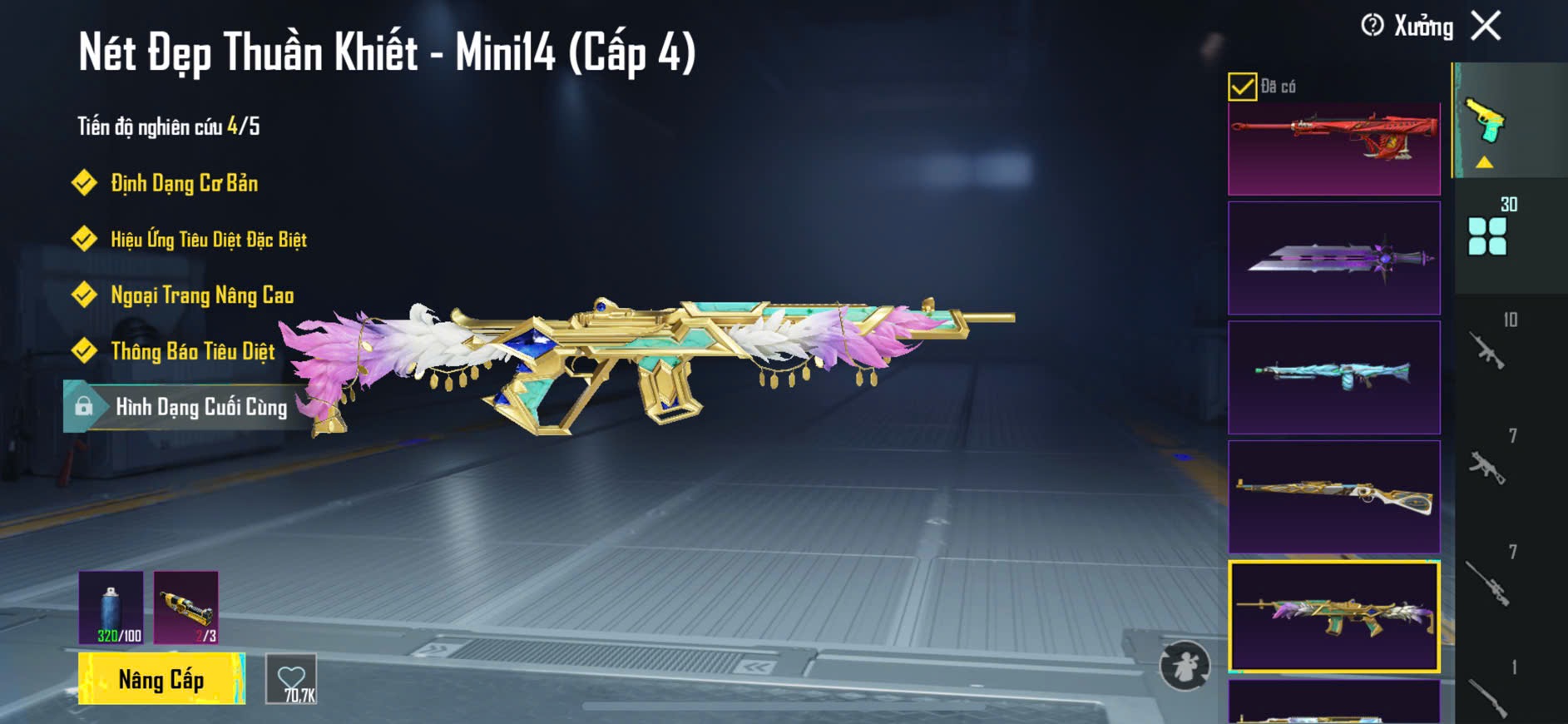This screenshot has height=724, width=1568.
Task: Upgrade weapon with Nâng Cấp button
Action: tap(161, 679)
